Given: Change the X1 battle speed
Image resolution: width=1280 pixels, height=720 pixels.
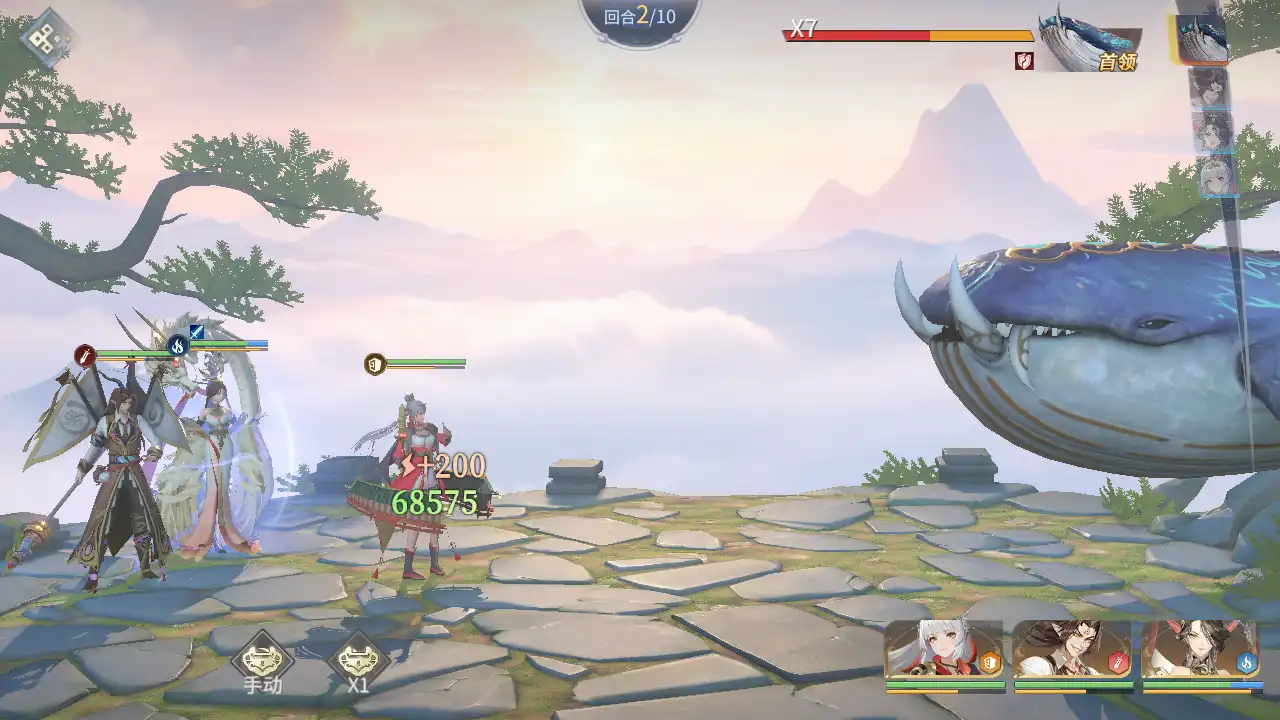Looking at the screenshot, I should pos(358,659).
